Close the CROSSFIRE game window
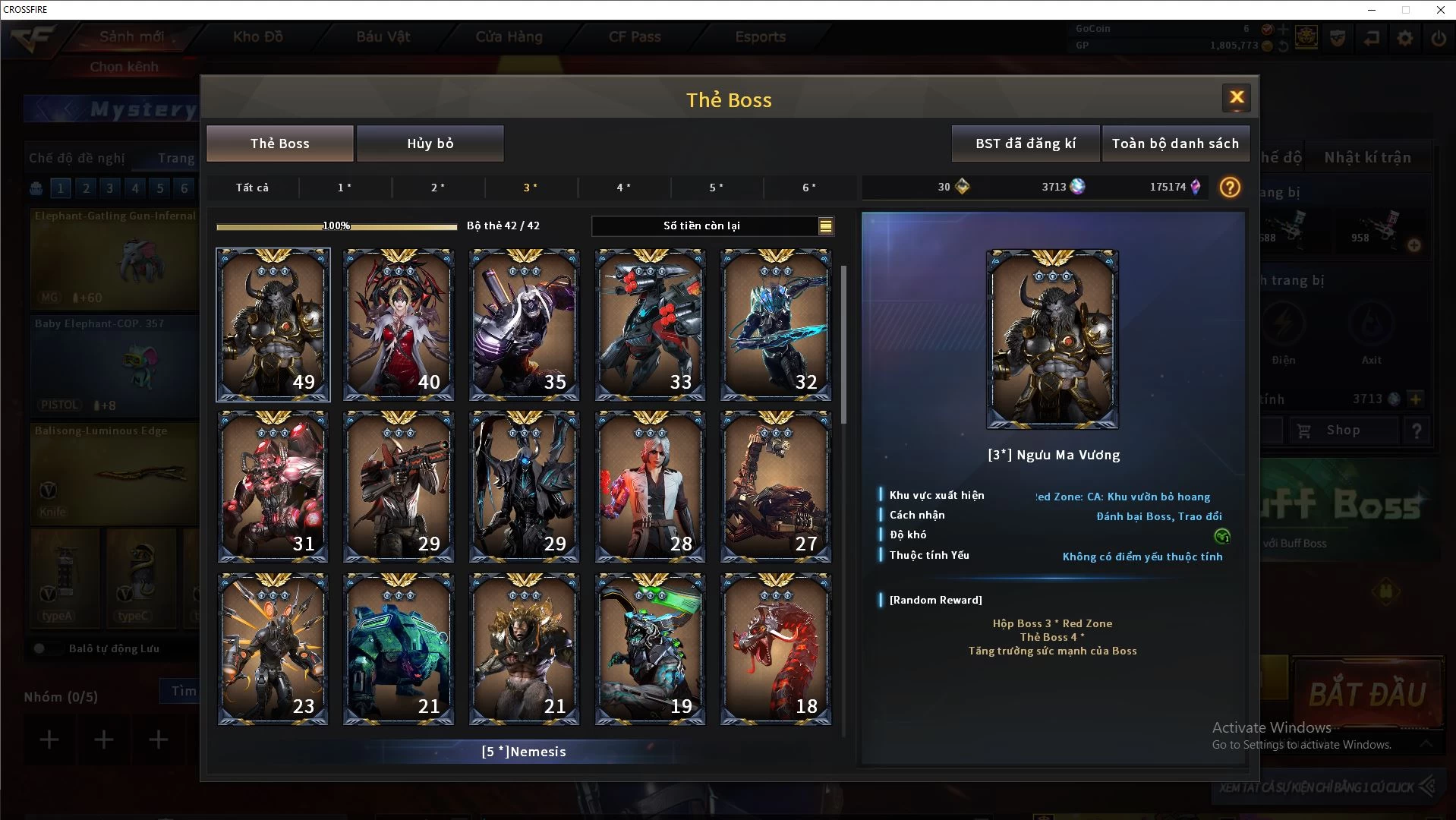This screenshot has width=1456, height=820. point(1440,10)
